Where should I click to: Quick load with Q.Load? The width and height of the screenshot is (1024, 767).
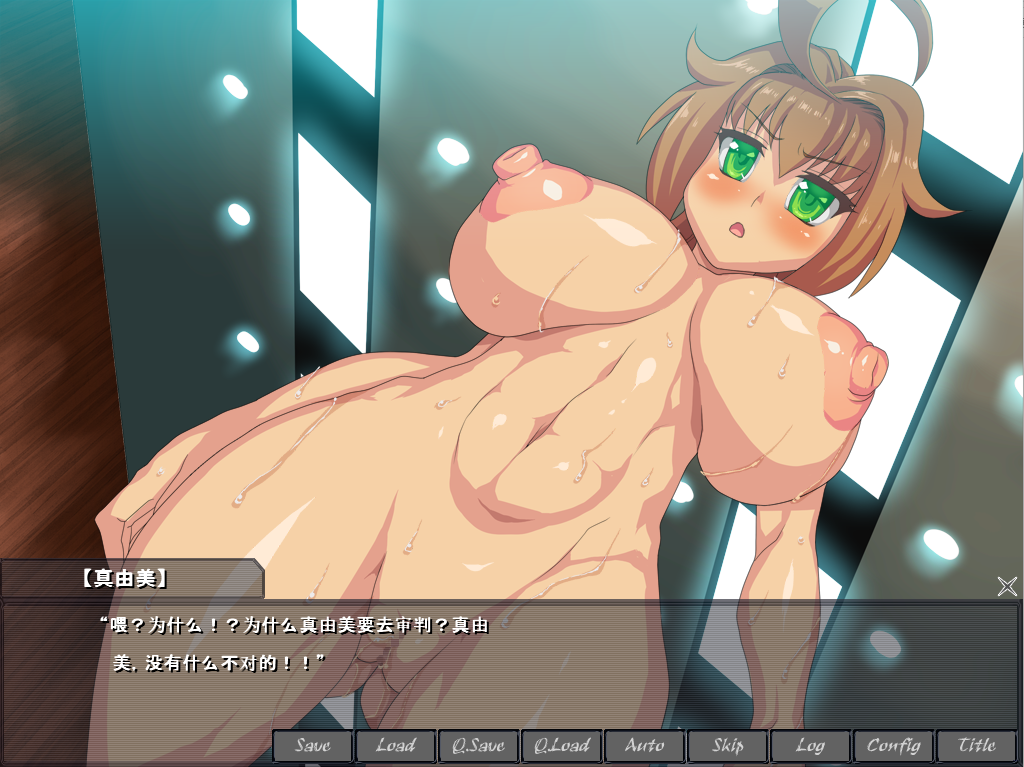tap(561, 746)
